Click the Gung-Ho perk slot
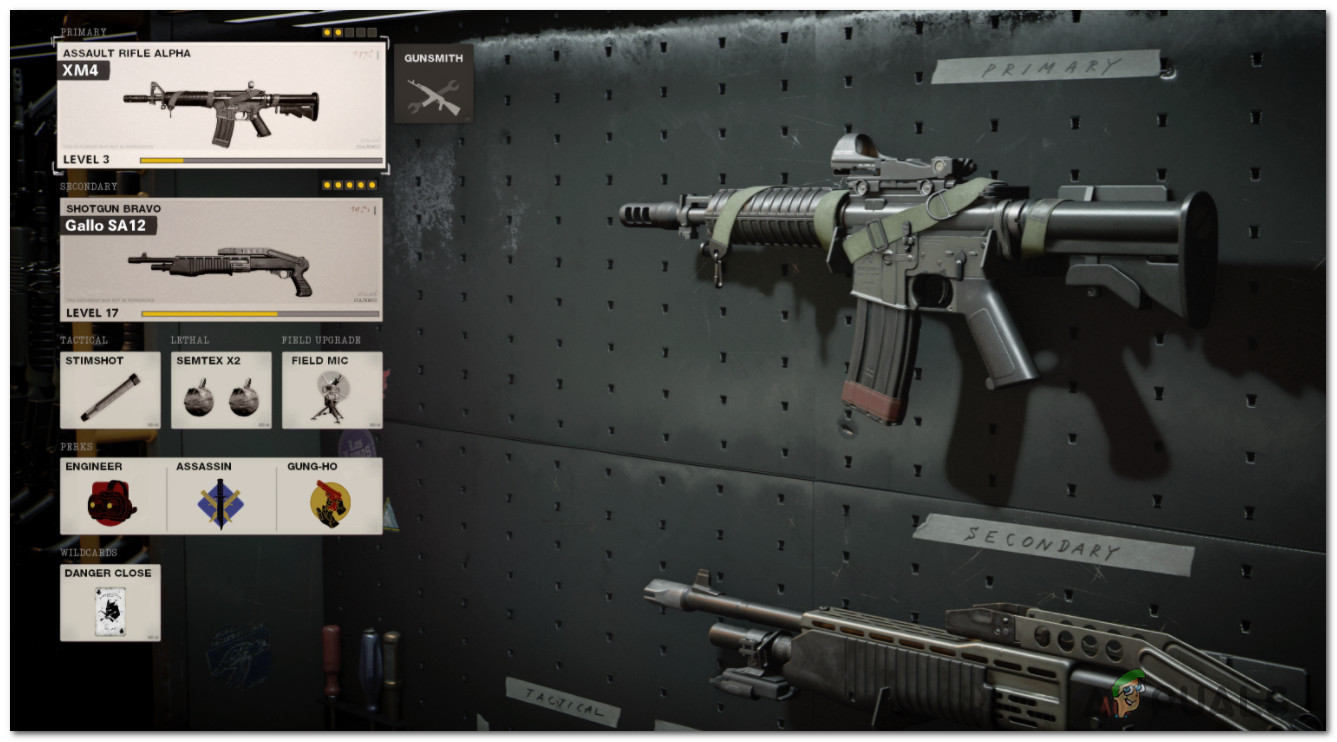This screenshot has width=1337, height=742. (330, 496)
